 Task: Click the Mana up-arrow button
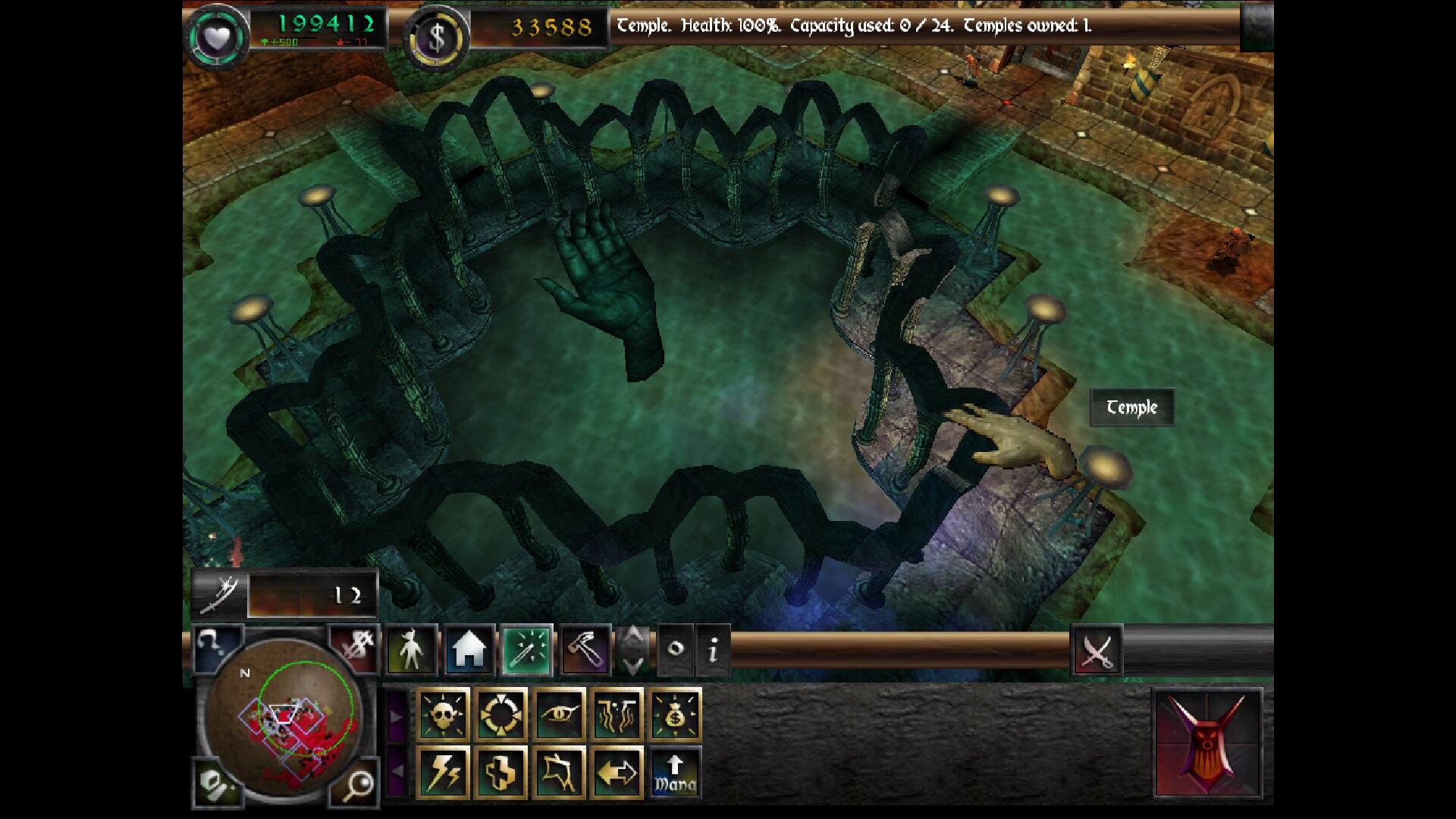pos(675,772)
